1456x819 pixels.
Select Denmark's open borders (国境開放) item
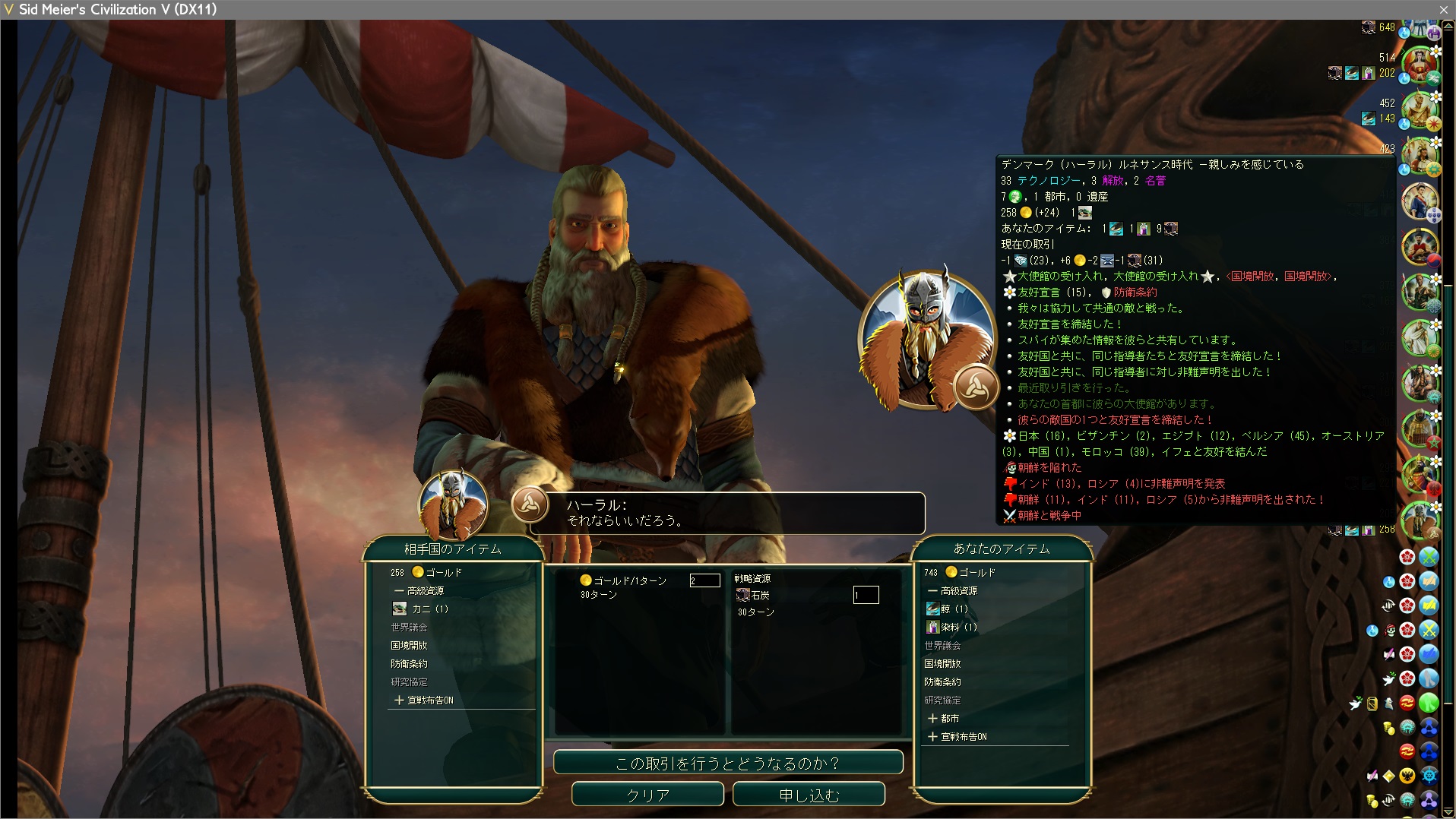tap(409, 645)
